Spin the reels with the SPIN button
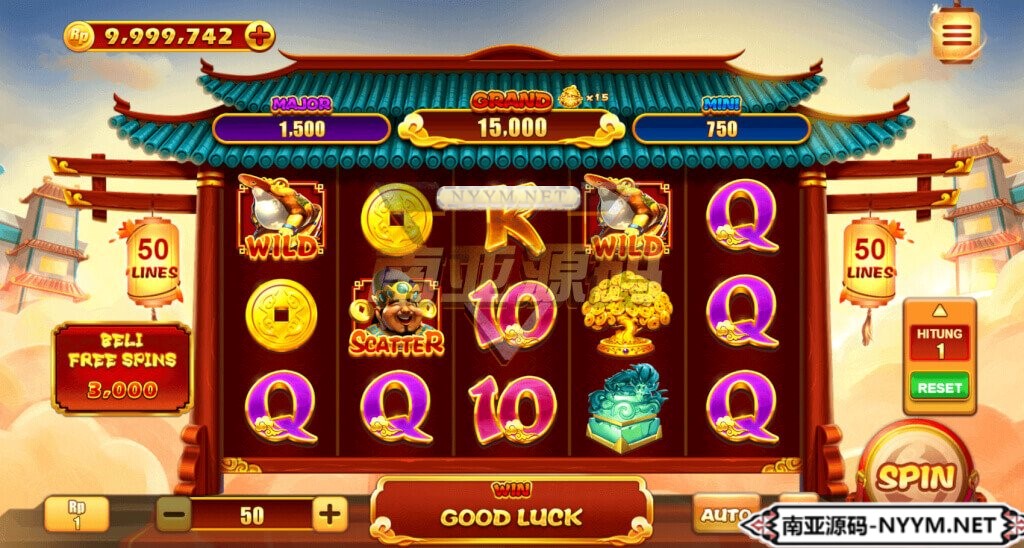The image size is (1024, 548). pyautogui.click(x=917, y=476)
